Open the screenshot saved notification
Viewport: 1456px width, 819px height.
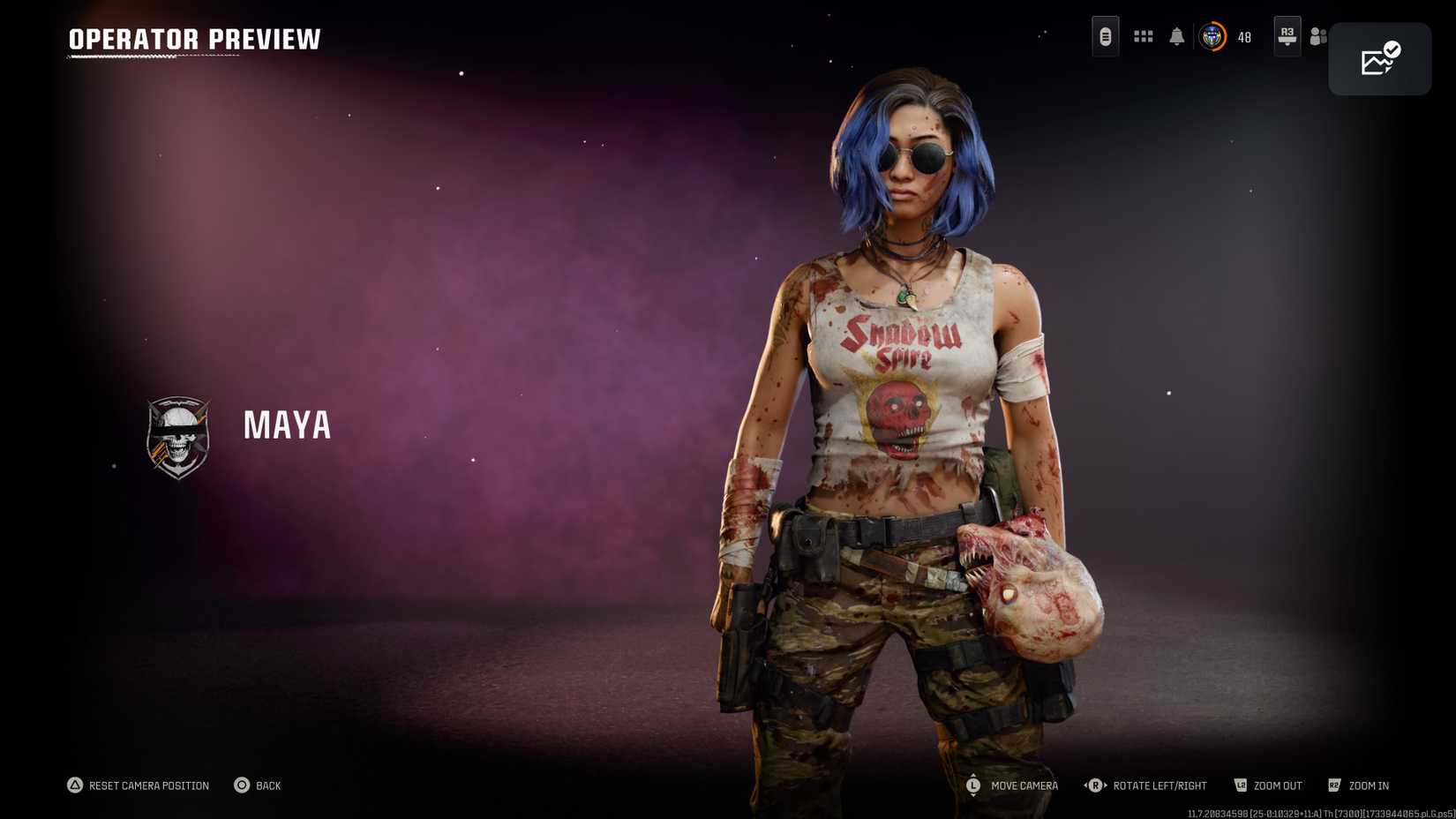[1379, 59]
